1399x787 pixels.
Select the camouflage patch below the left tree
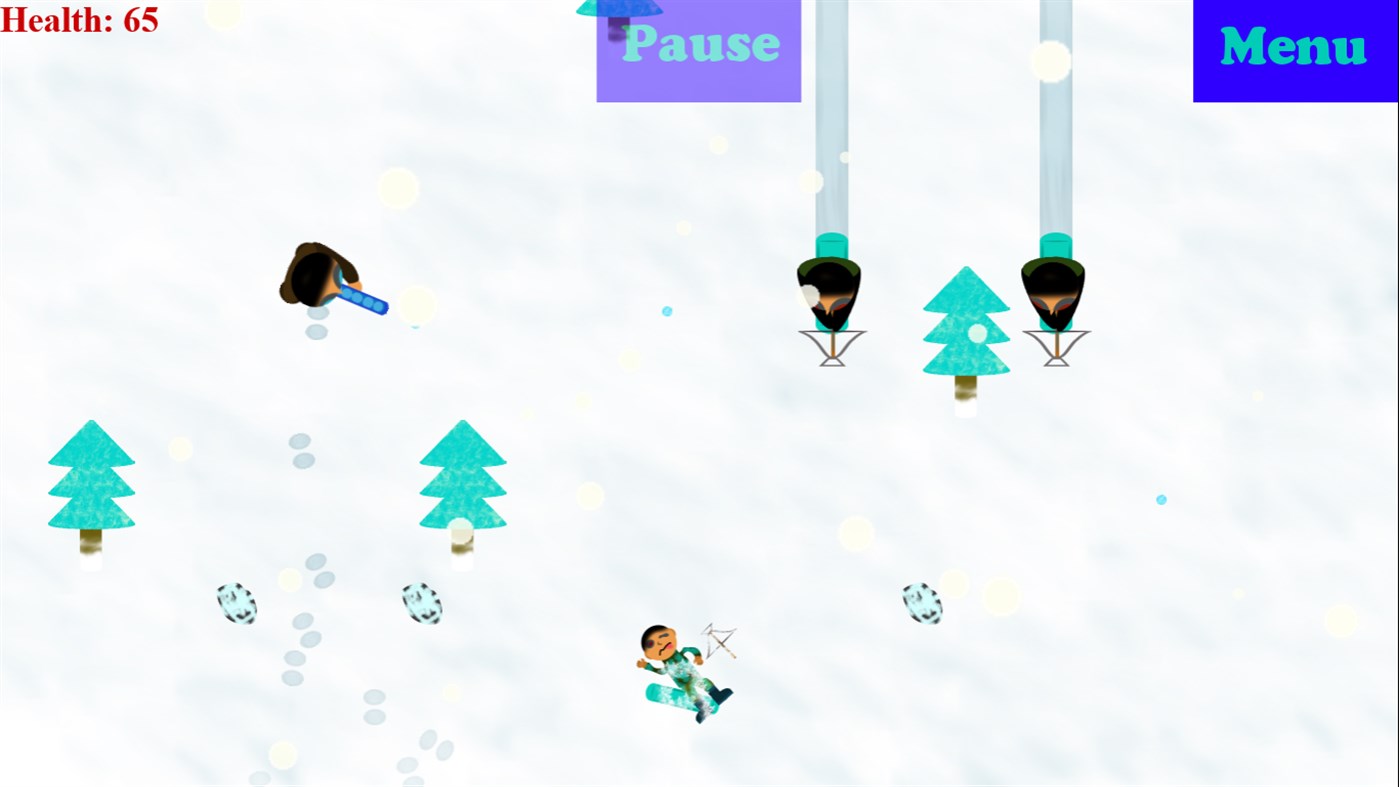(x=235, y=603)
